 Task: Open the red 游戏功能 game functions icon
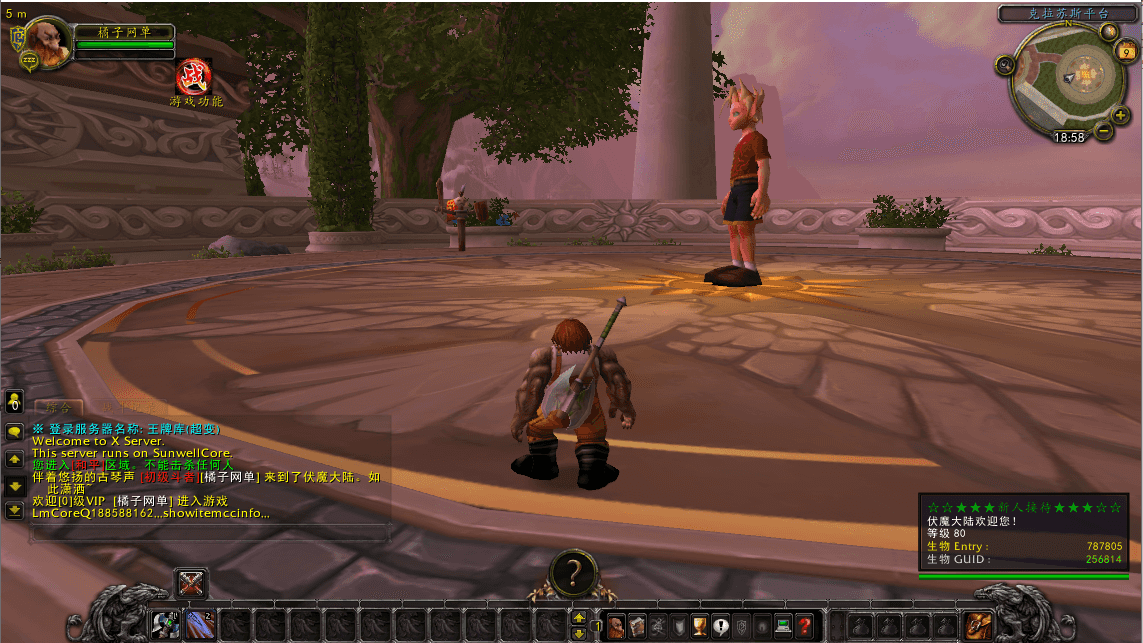pyautogui.click(x=194, y=76)
